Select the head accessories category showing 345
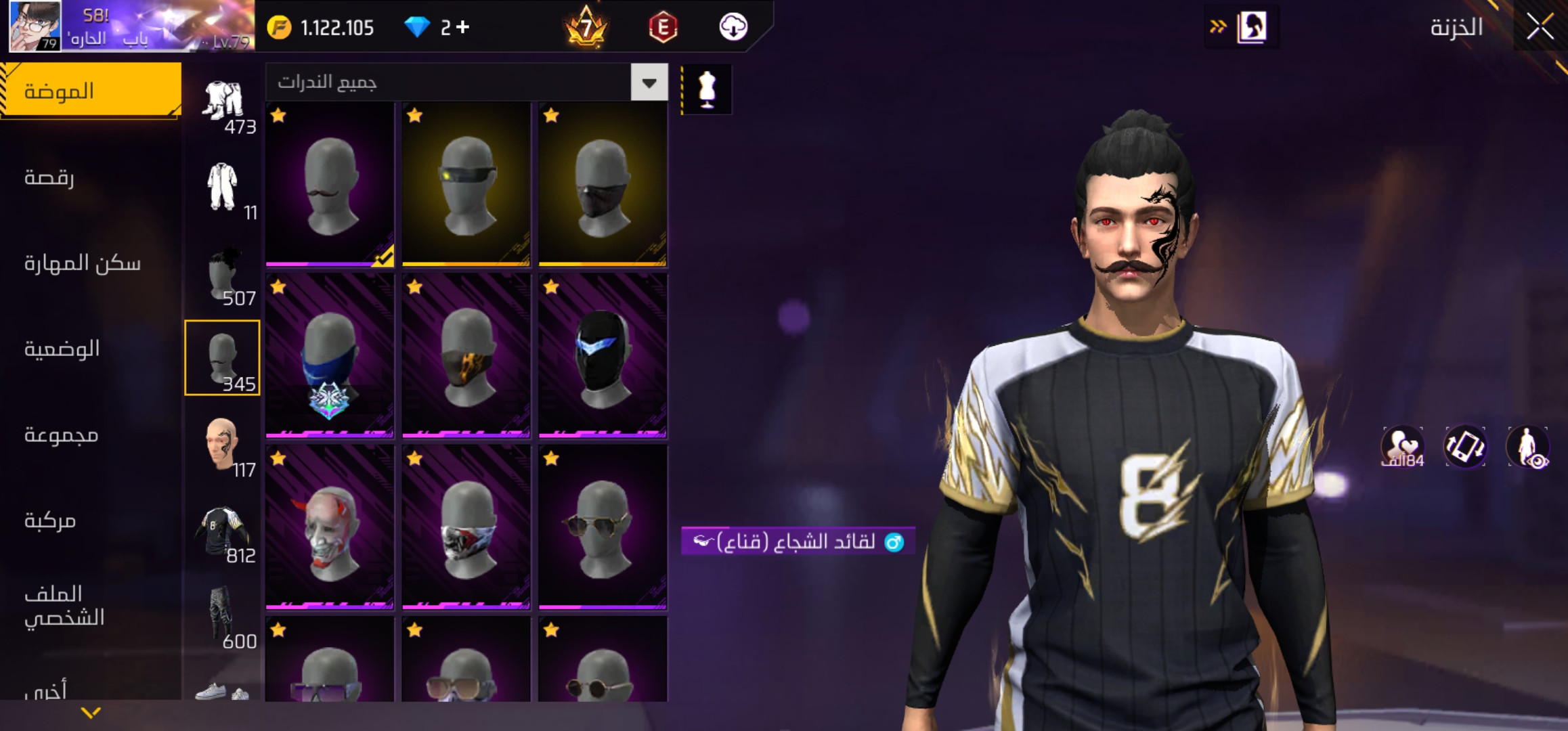Image resolution: width=1568 pixels, height=731 pixels. pyautogui.click(x=223, y=357)
